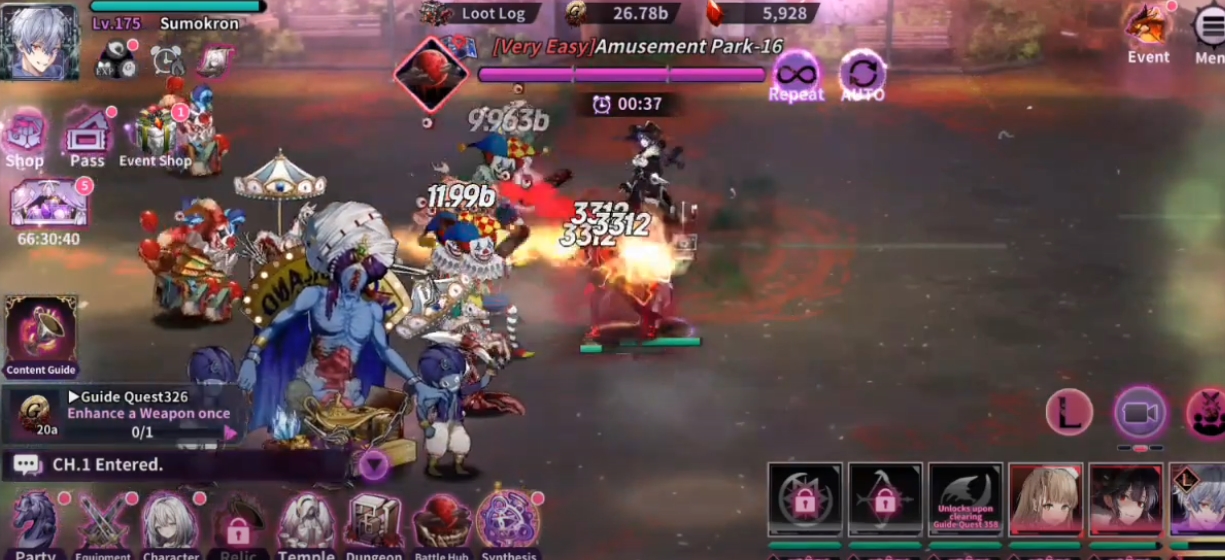Open the Pass menu
1225x560 pixels.
(87, 136)
